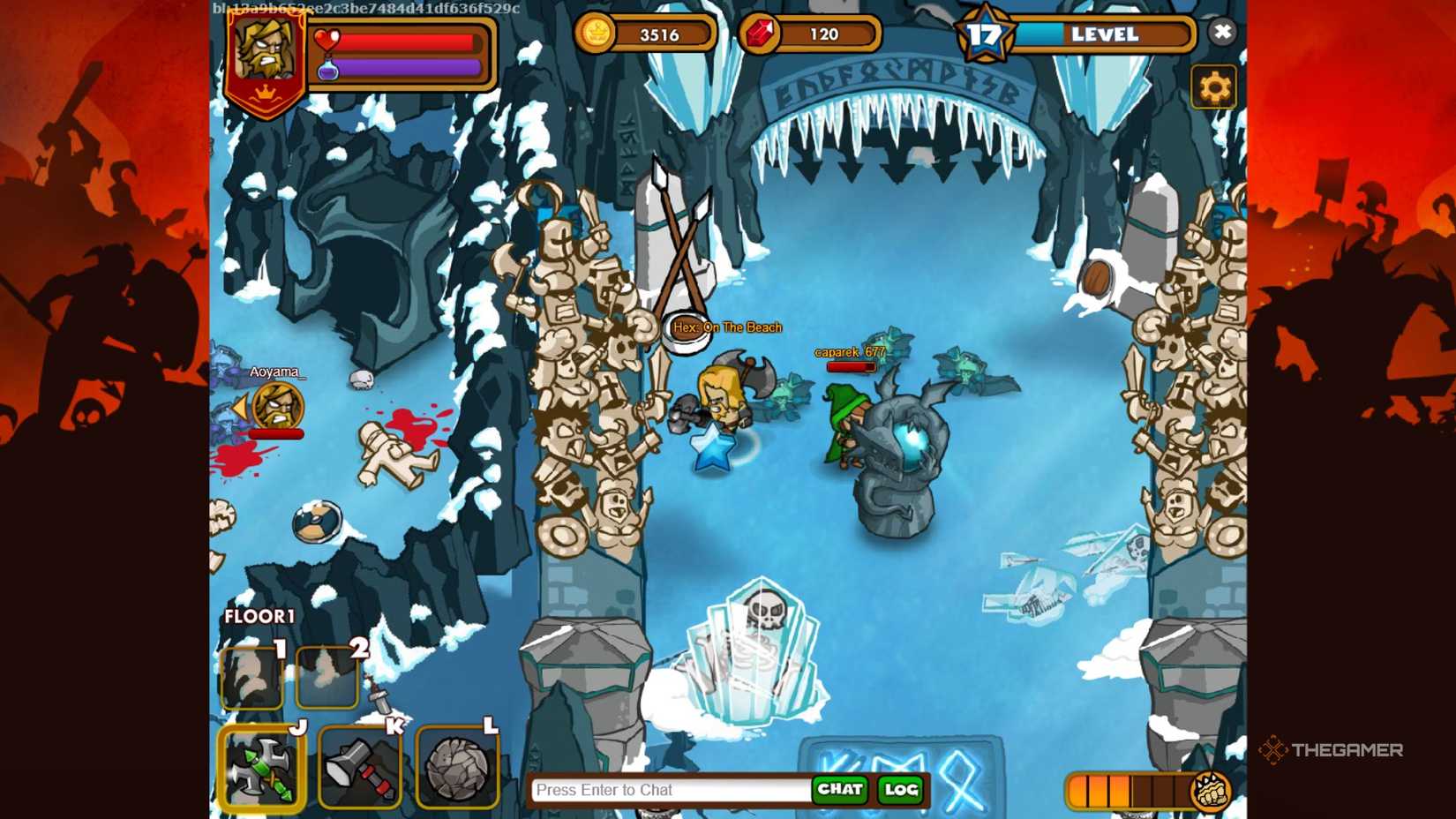Click the FLOOR1 label
The width and height of the screenshot is (1456, 819).
pyautogui.click(x=259, y=615)
